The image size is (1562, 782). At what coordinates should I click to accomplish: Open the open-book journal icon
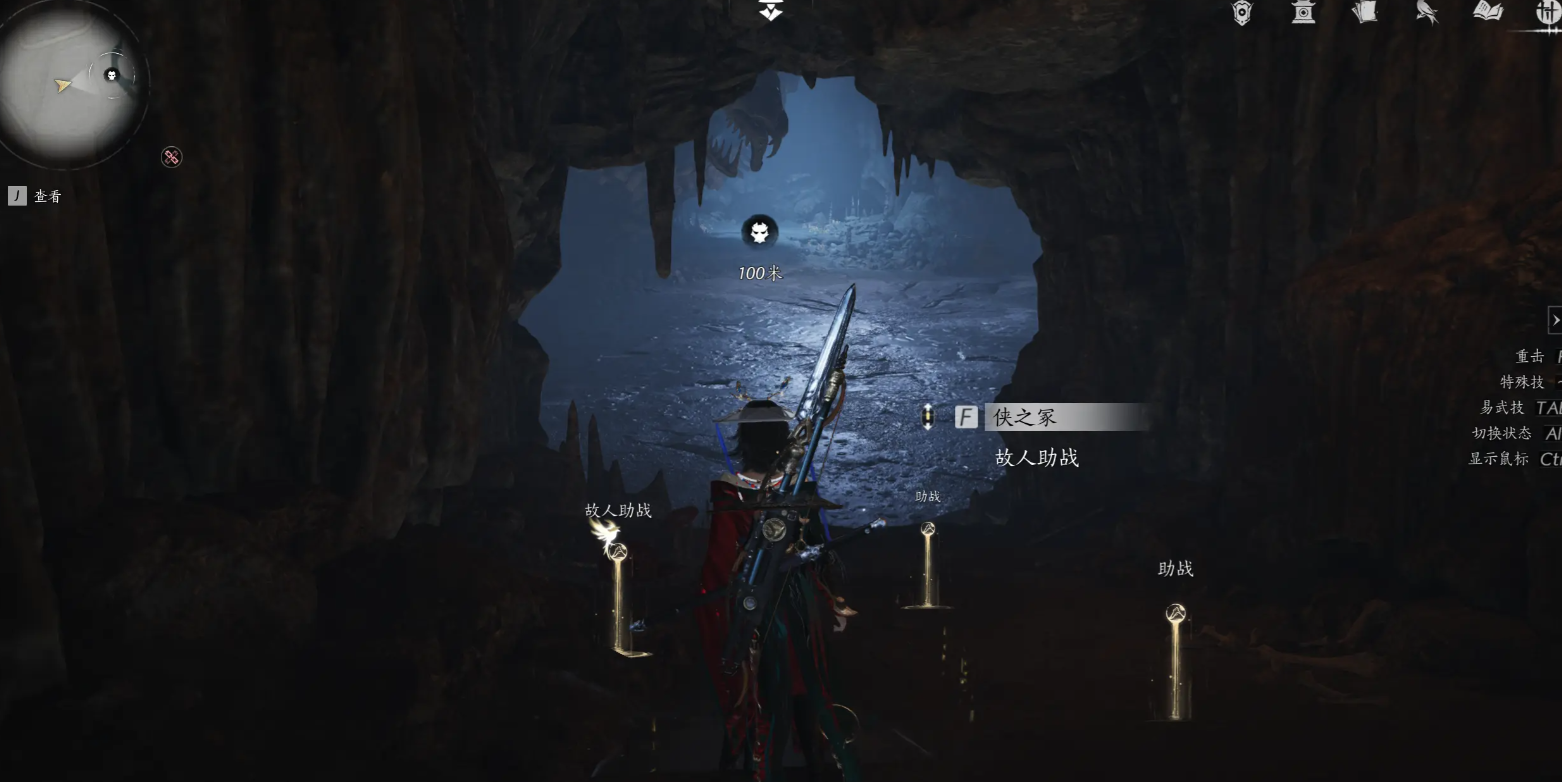coord(1488,11)
